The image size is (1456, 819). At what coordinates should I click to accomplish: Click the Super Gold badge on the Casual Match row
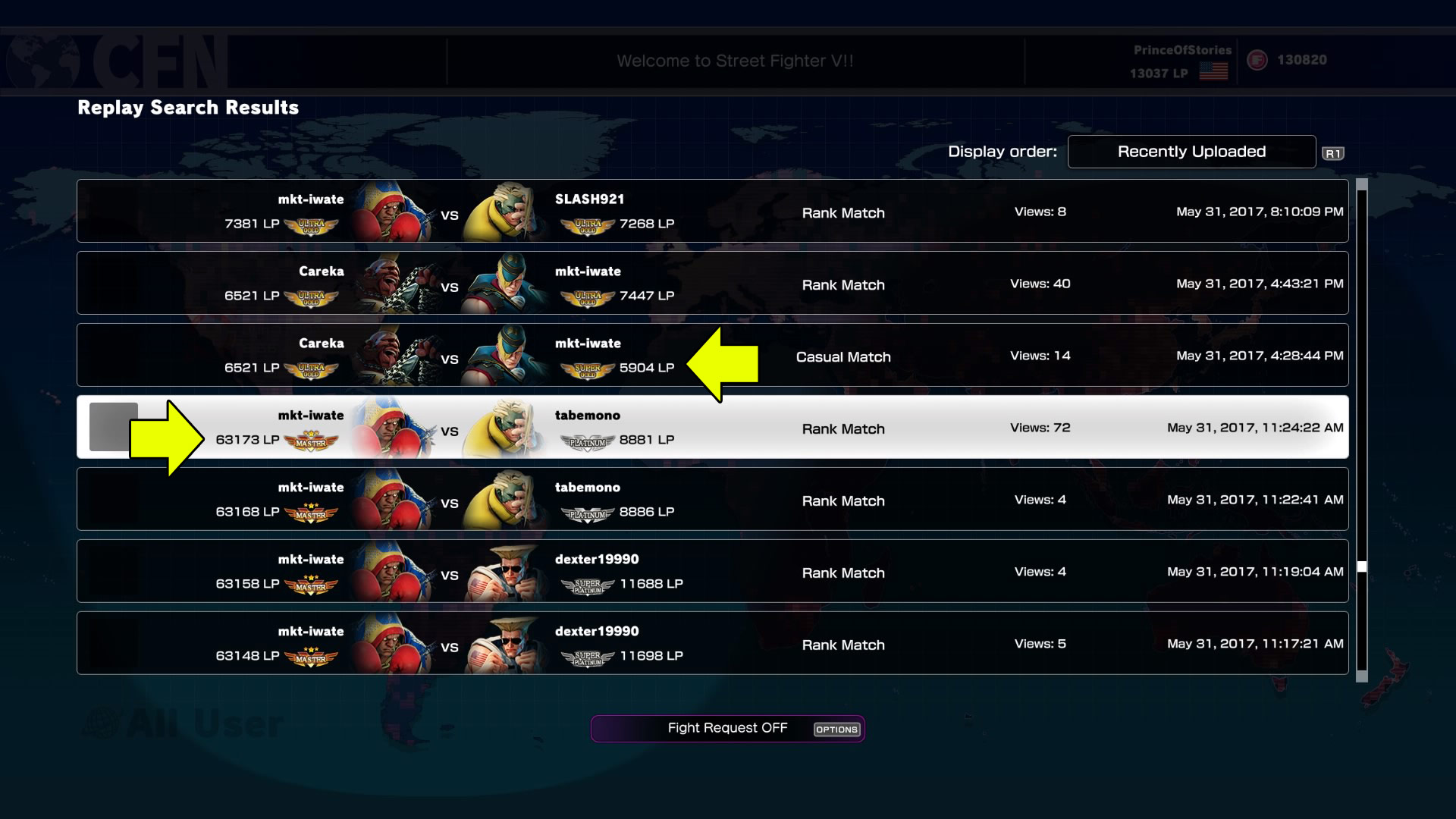point(589,371)
